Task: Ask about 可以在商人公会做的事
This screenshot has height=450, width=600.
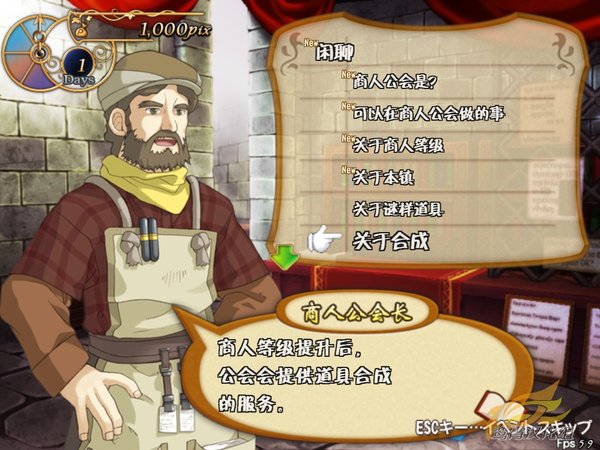Action: click(x=429, y=113)
